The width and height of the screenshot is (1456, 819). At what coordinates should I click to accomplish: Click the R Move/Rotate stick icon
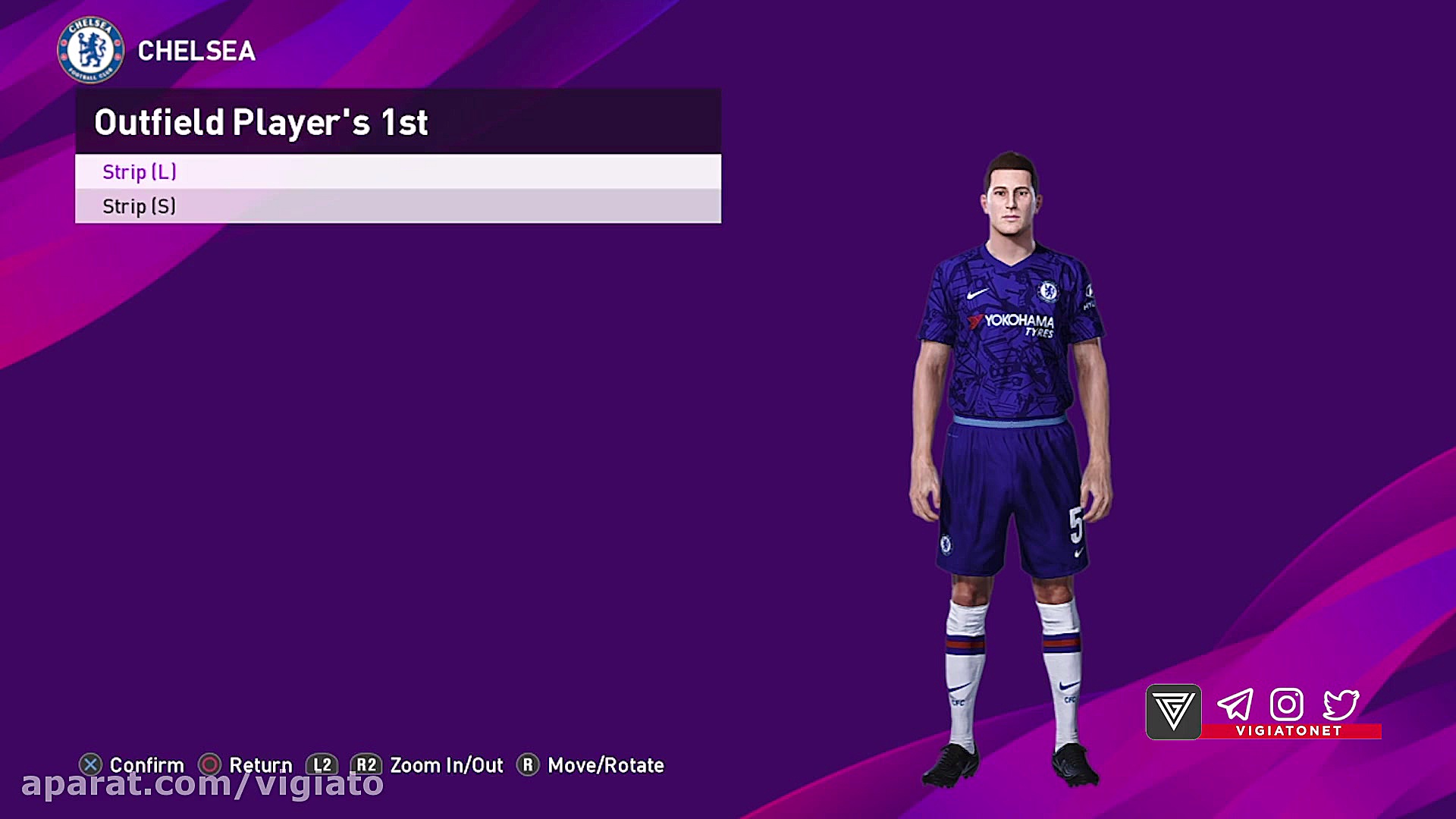528,765
